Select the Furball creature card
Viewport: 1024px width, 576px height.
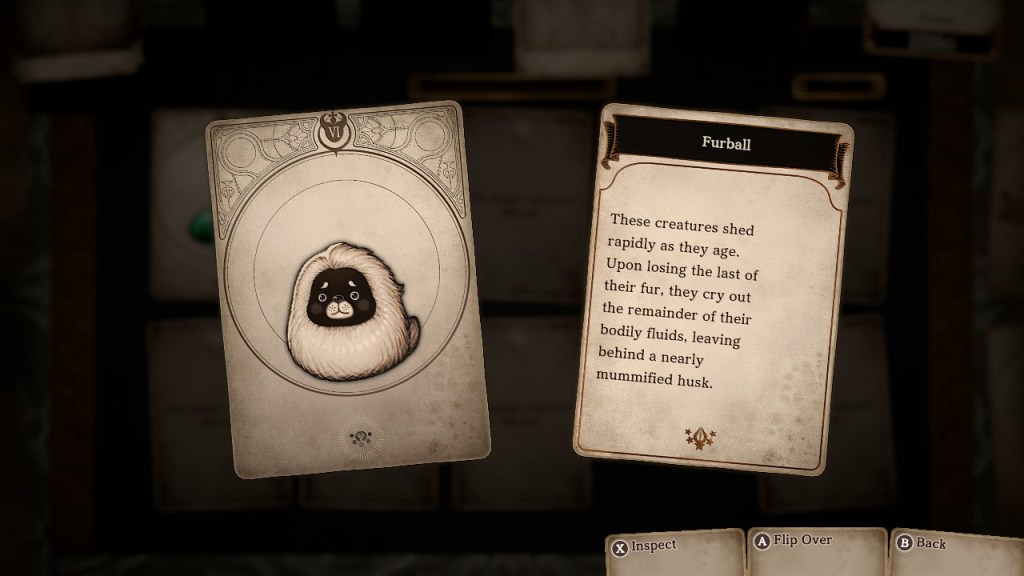tap(346, 288)
